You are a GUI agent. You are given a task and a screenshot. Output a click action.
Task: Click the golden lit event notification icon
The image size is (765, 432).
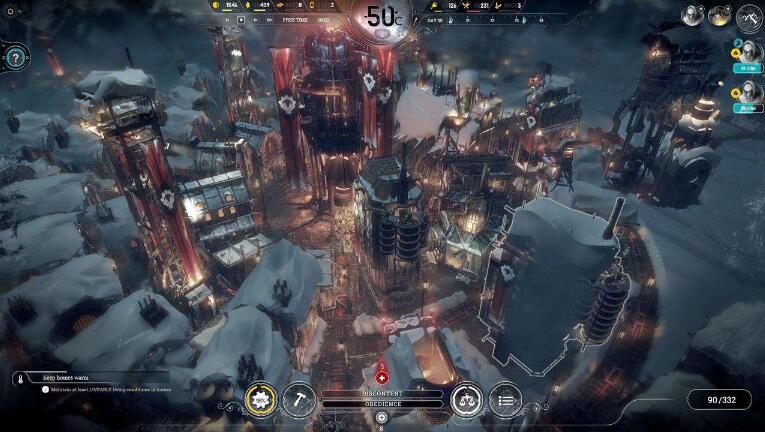720,16
